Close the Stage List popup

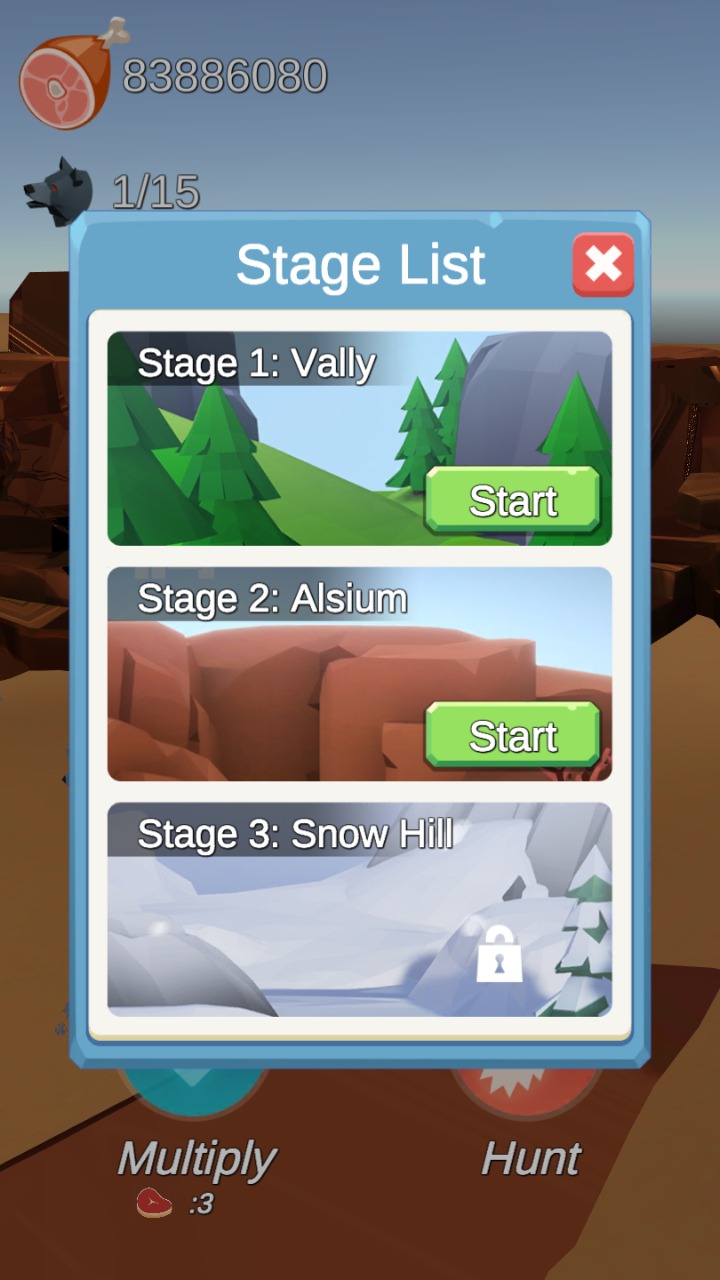coord(603,265)
